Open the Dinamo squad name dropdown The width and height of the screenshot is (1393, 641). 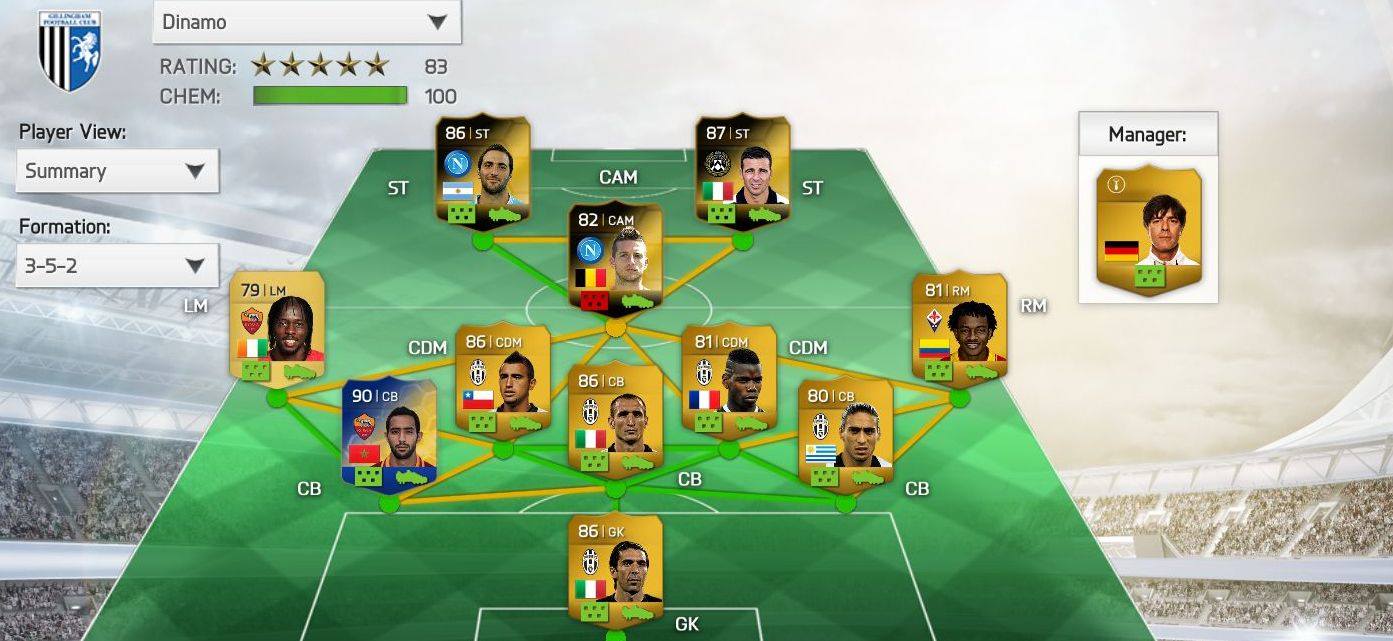click(x=306, y=22)
